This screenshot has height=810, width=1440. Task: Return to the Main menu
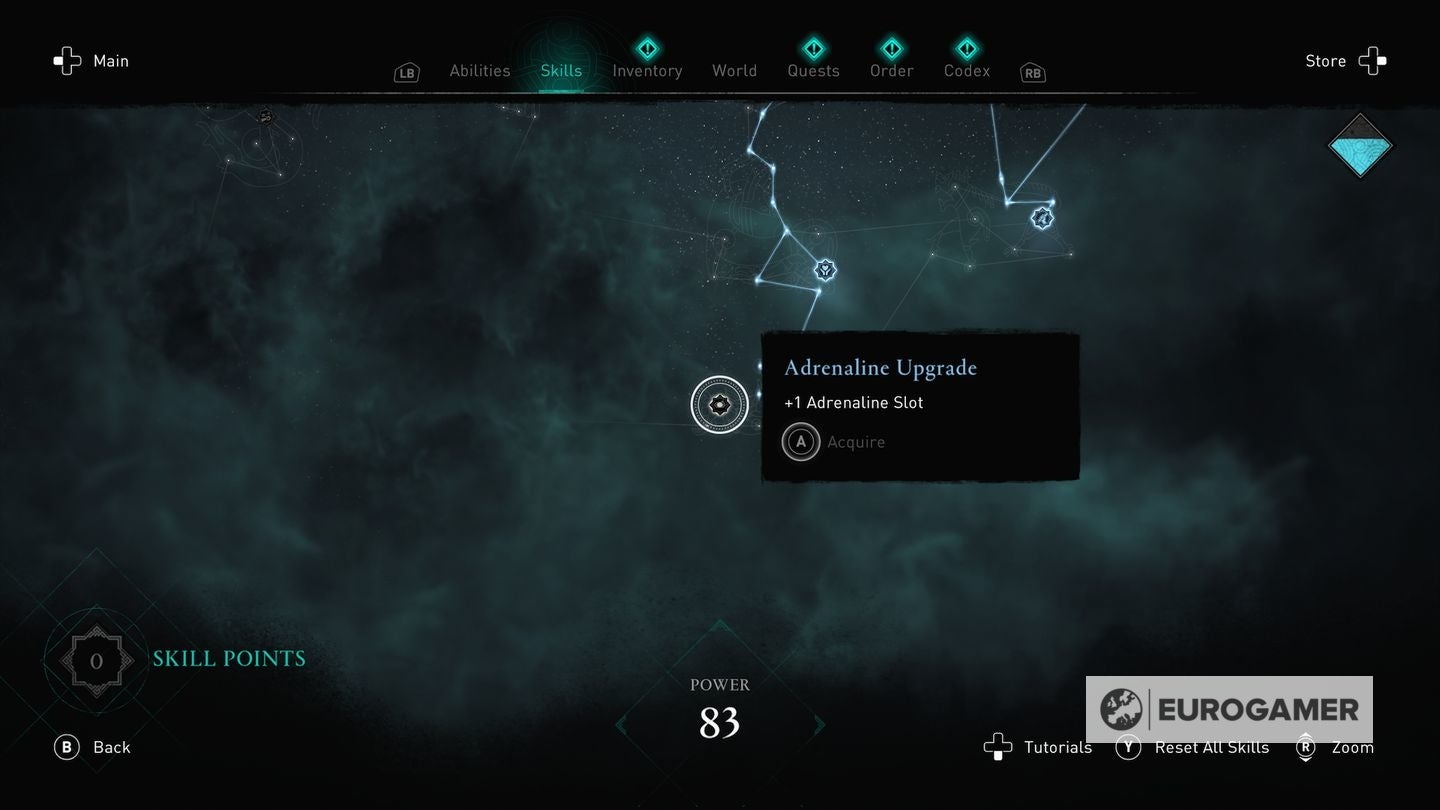pos(92,61)
